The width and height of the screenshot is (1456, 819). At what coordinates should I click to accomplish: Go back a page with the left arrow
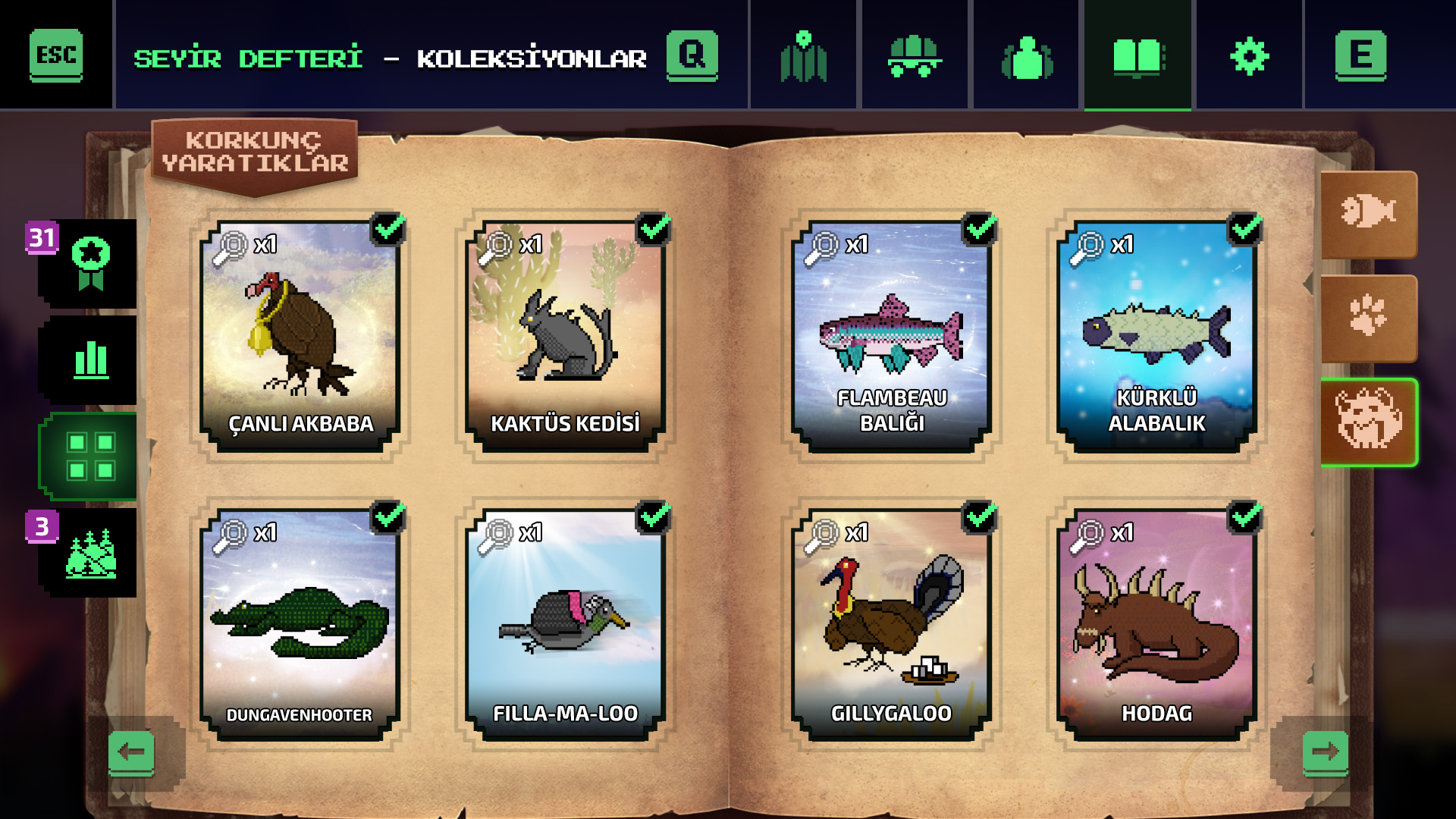point(133,753)
